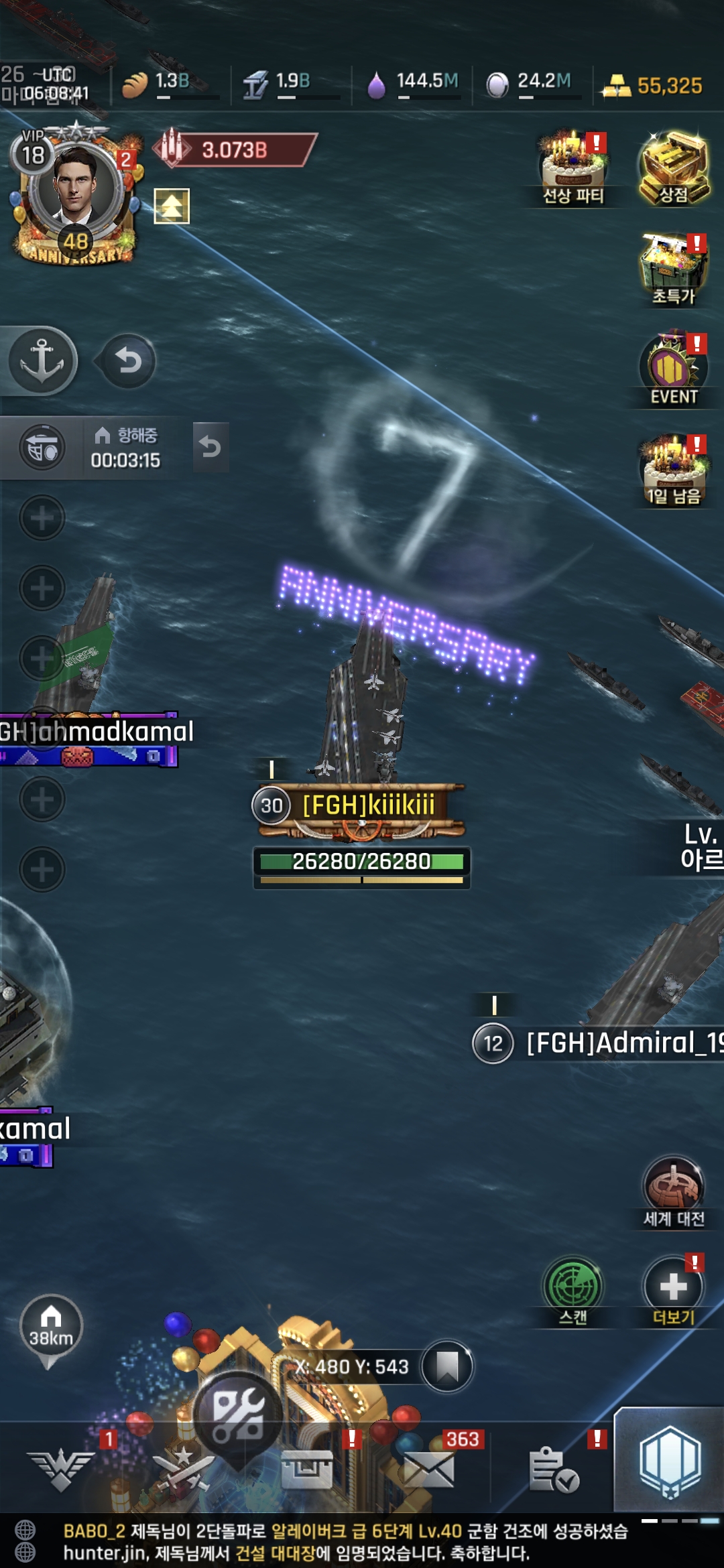The height and width of the screenshot is (1568, 724).
Task: Tap the anchor button
Action: (42, 360)
